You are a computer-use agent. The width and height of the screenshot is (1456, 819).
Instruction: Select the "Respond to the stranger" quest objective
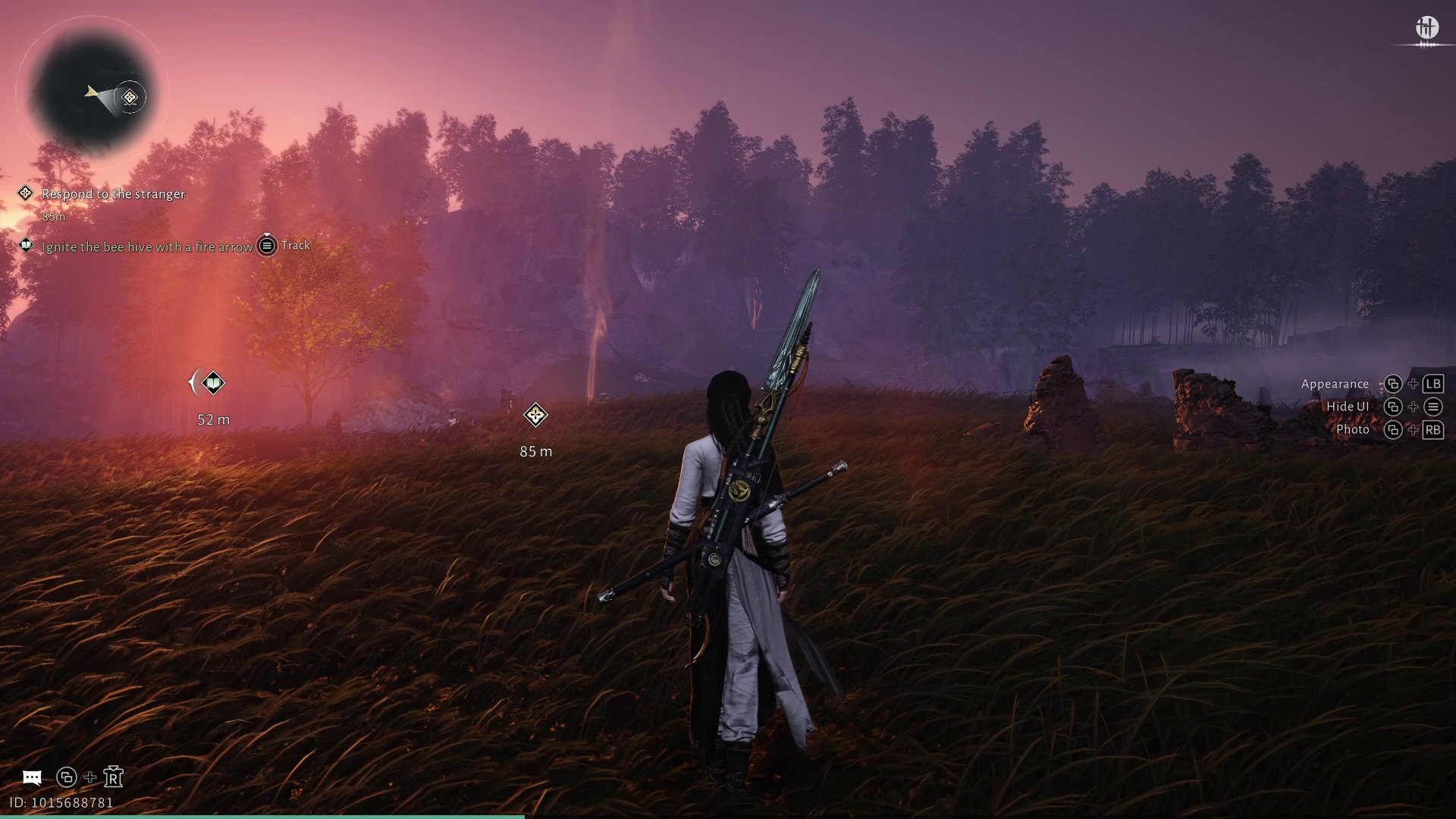click(113, 194)
